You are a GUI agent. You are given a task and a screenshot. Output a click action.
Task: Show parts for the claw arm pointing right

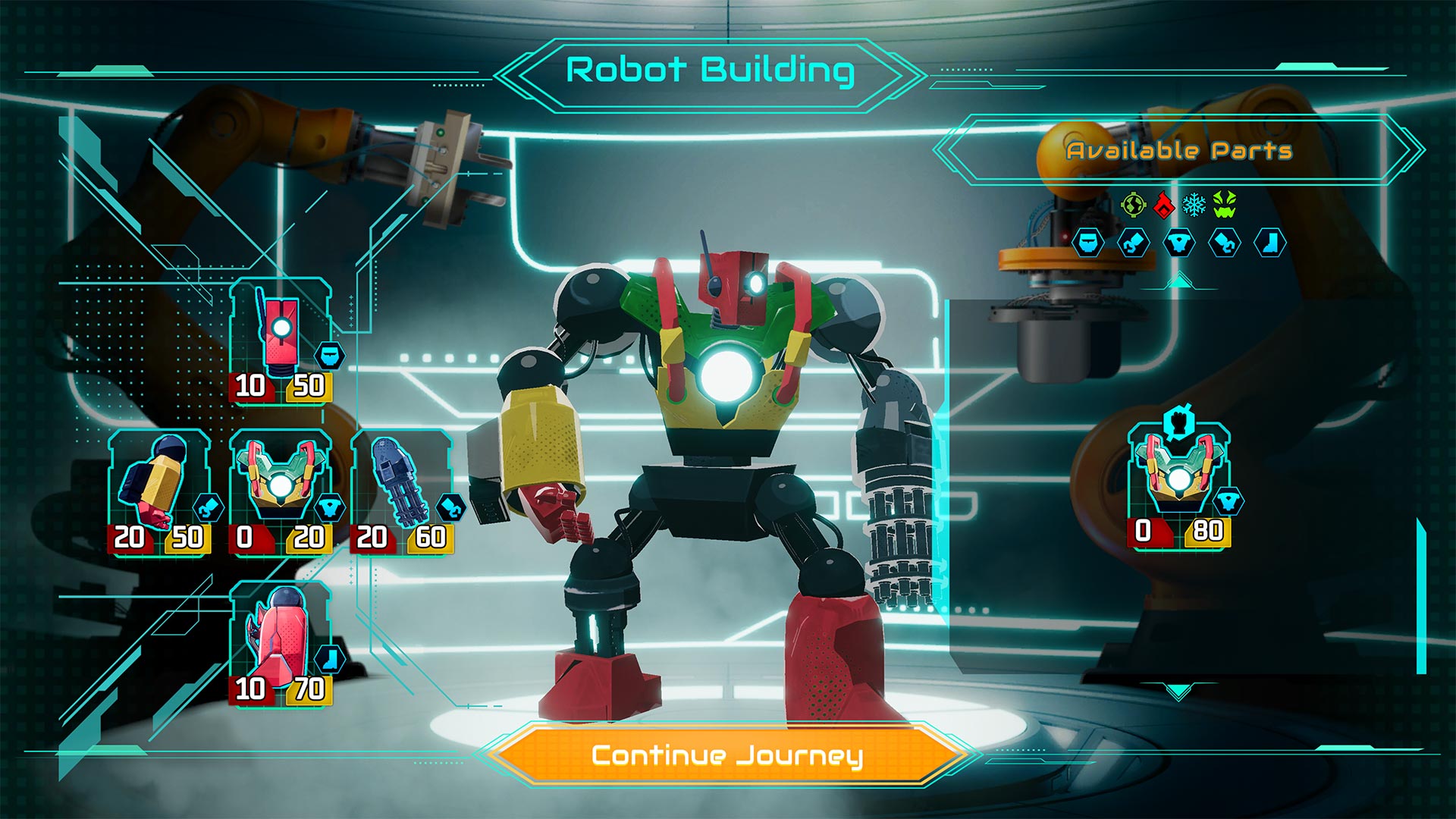[x=1225, y=243]
